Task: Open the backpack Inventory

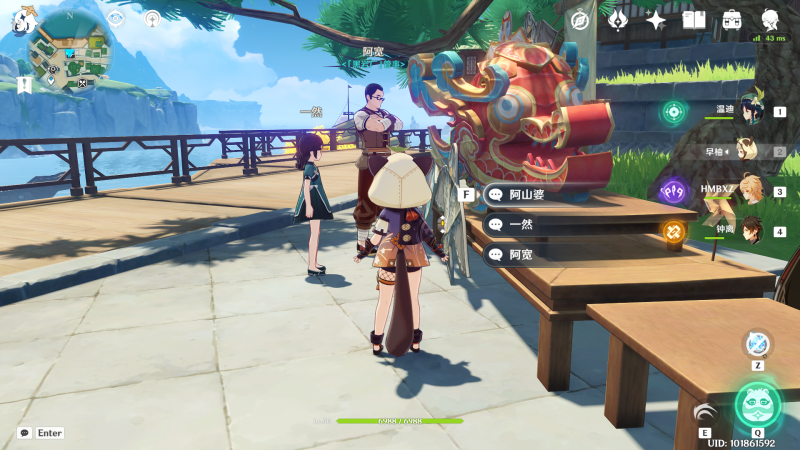Action: click(x=732, y=20)
